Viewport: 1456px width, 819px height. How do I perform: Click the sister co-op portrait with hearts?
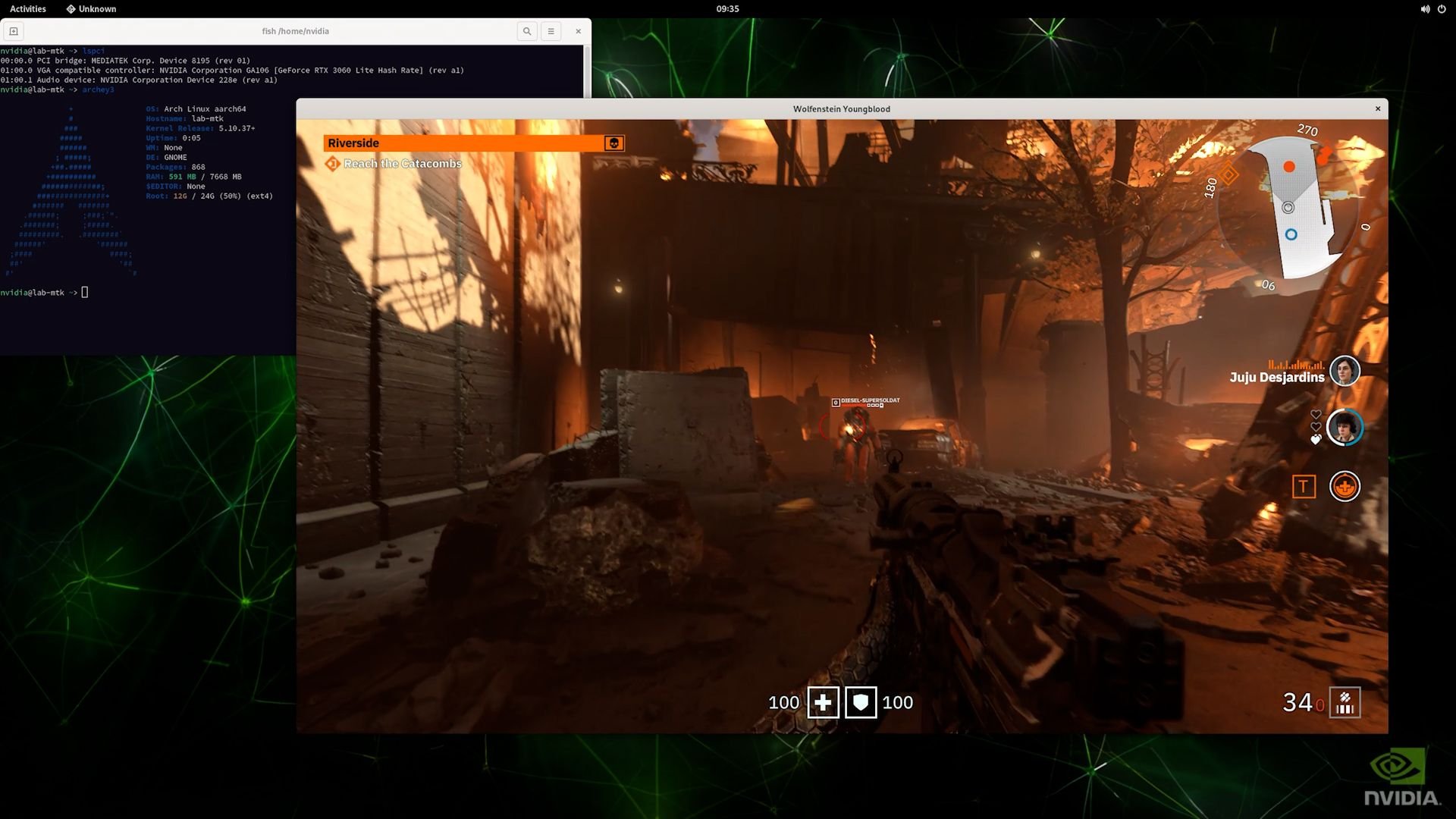point(1345,428)
